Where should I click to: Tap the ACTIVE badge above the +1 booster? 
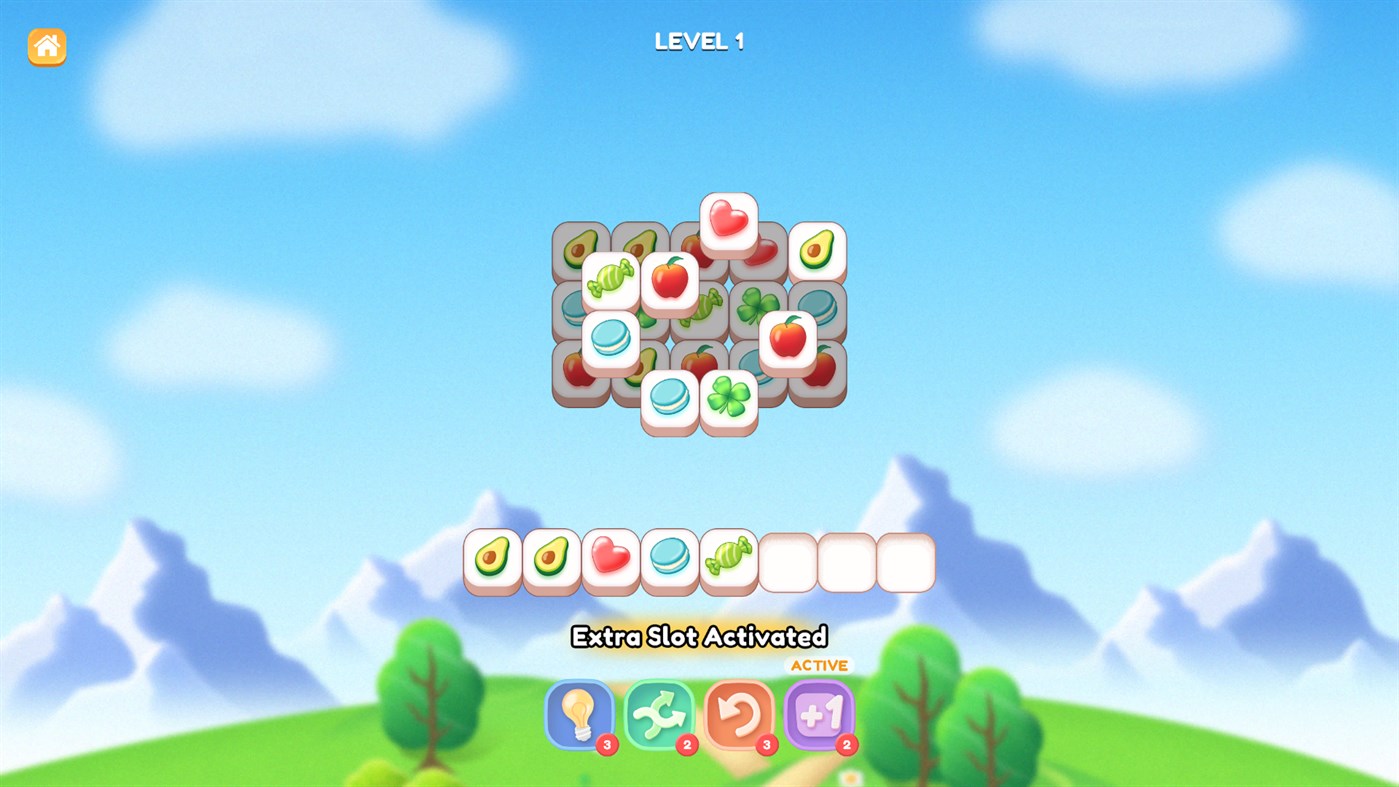click(x=819, y=664)
